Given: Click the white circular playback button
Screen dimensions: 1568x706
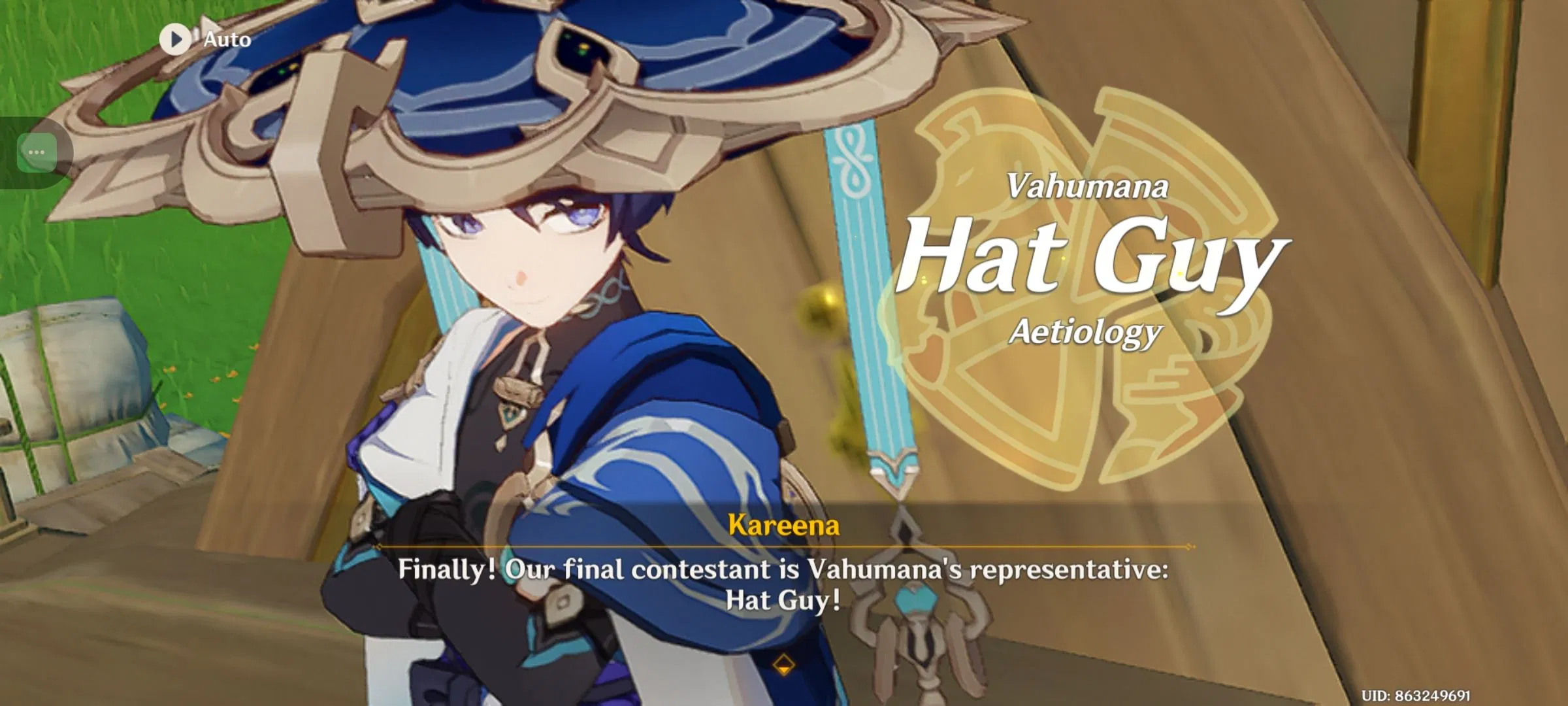Looking at the screenshot, I should 175,39.
